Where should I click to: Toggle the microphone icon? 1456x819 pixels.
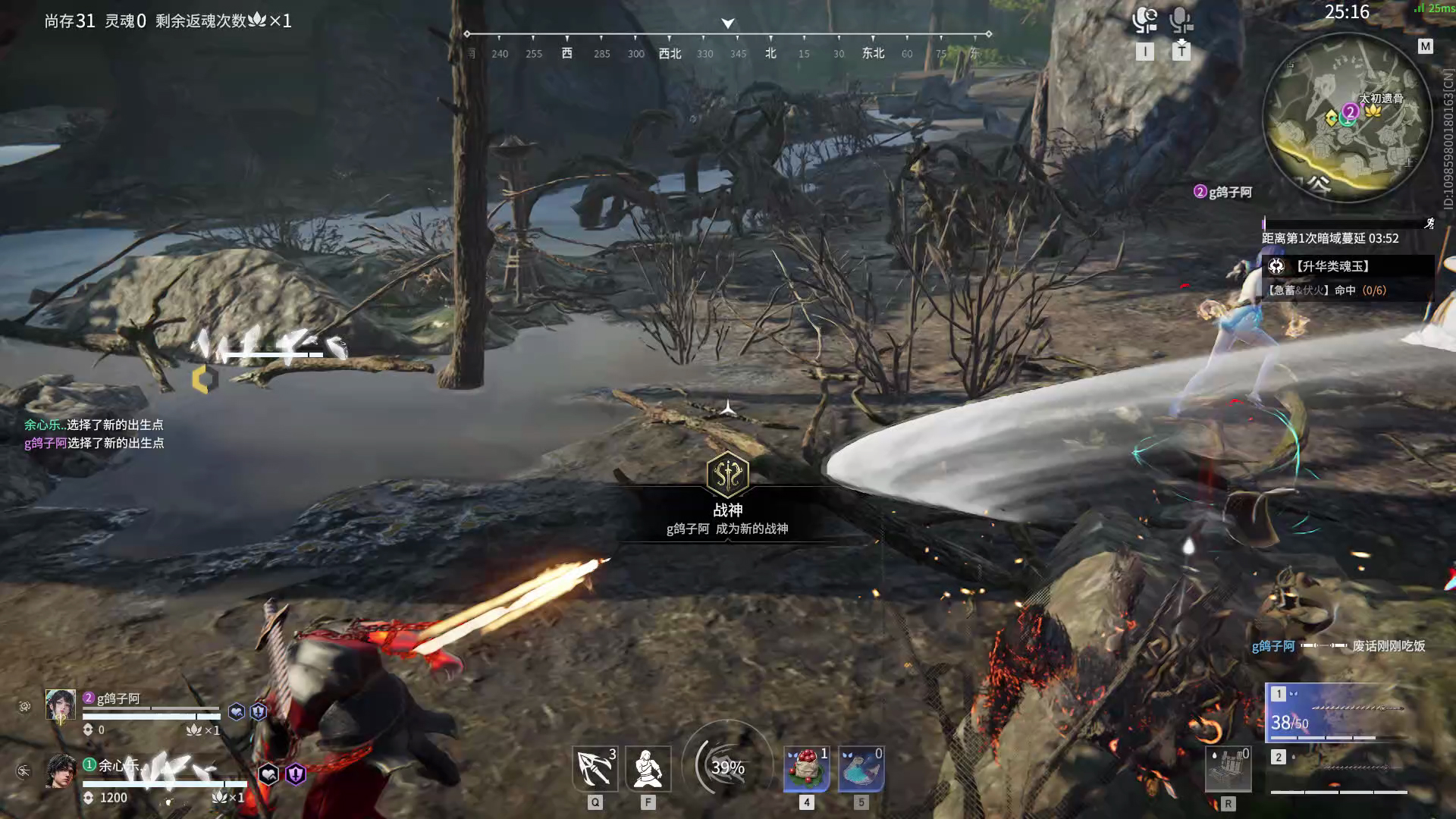coord(1181,20)
